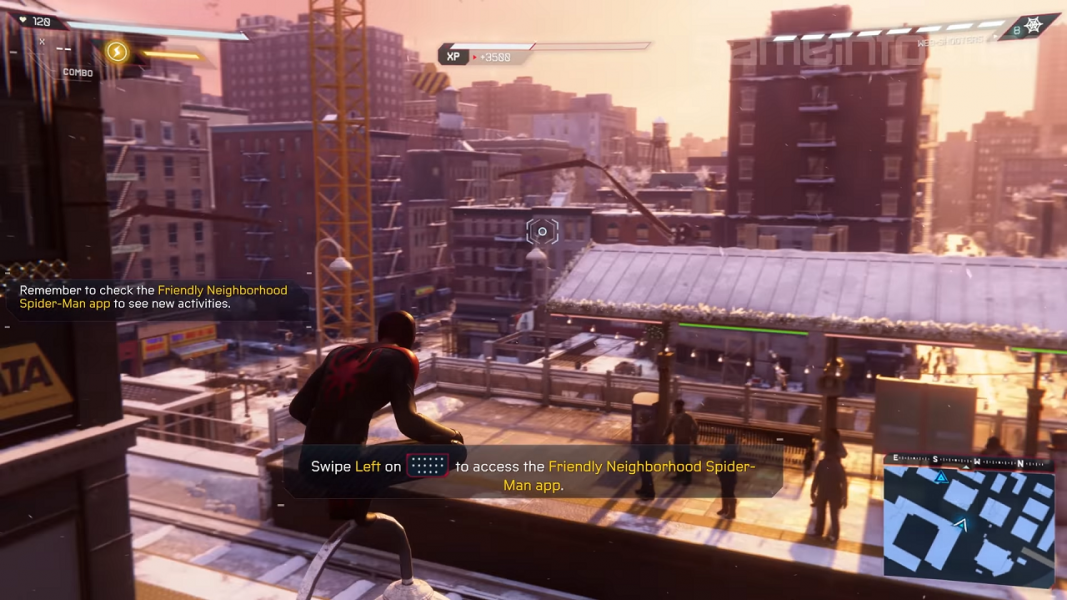
Task: Click the Venom lightning bolt power icon
Action: [117, 51]
